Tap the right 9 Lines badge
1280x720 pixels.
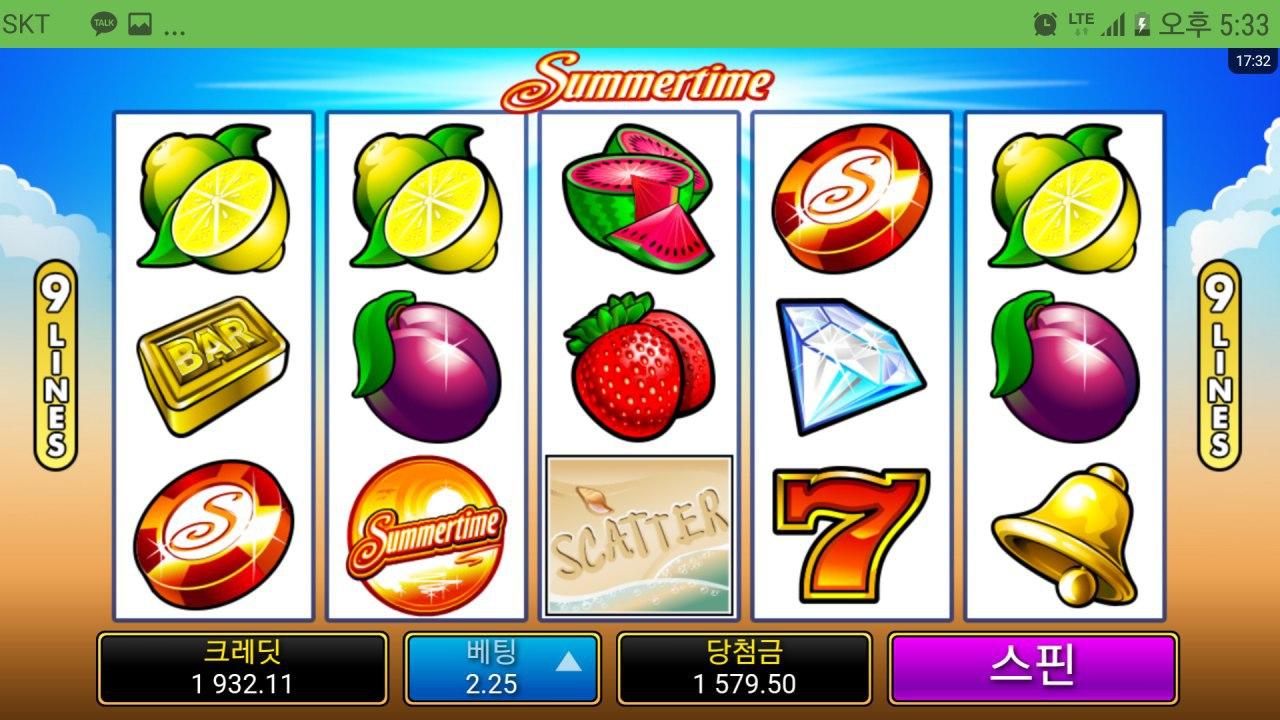[1218, 364]
